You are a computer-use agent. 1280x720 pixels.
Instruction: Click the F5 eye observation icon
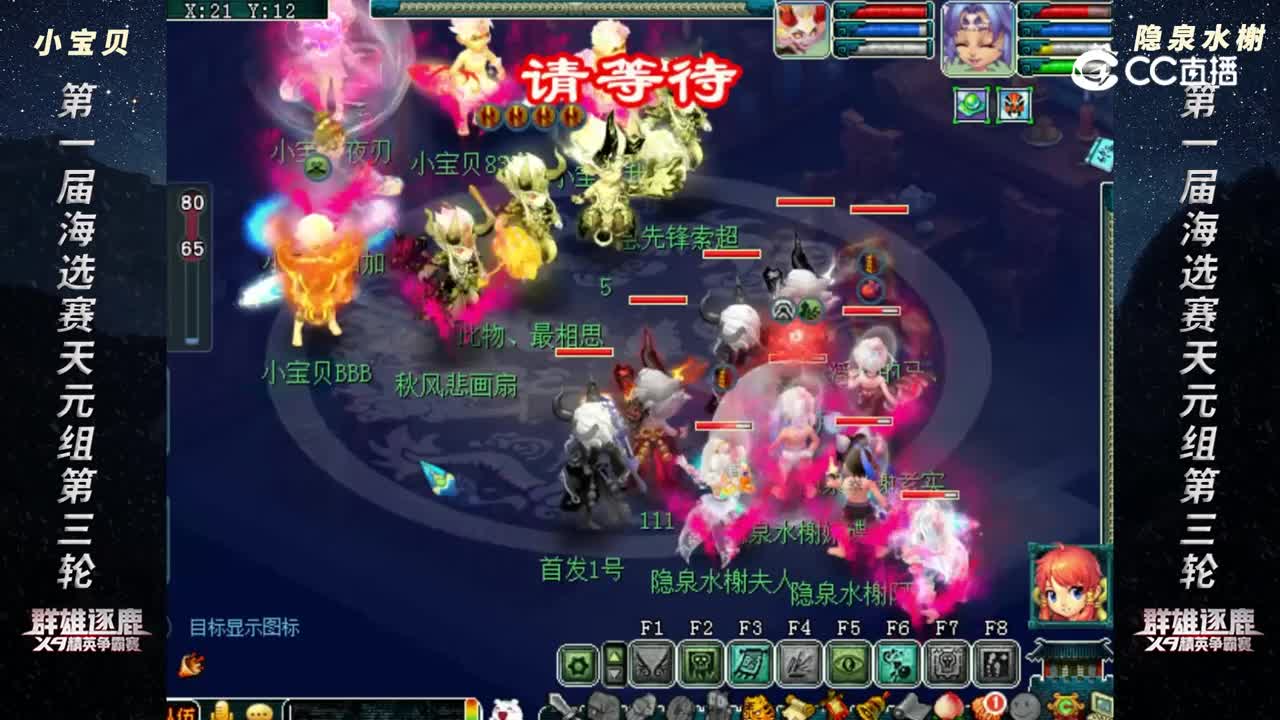pos(851,664)
